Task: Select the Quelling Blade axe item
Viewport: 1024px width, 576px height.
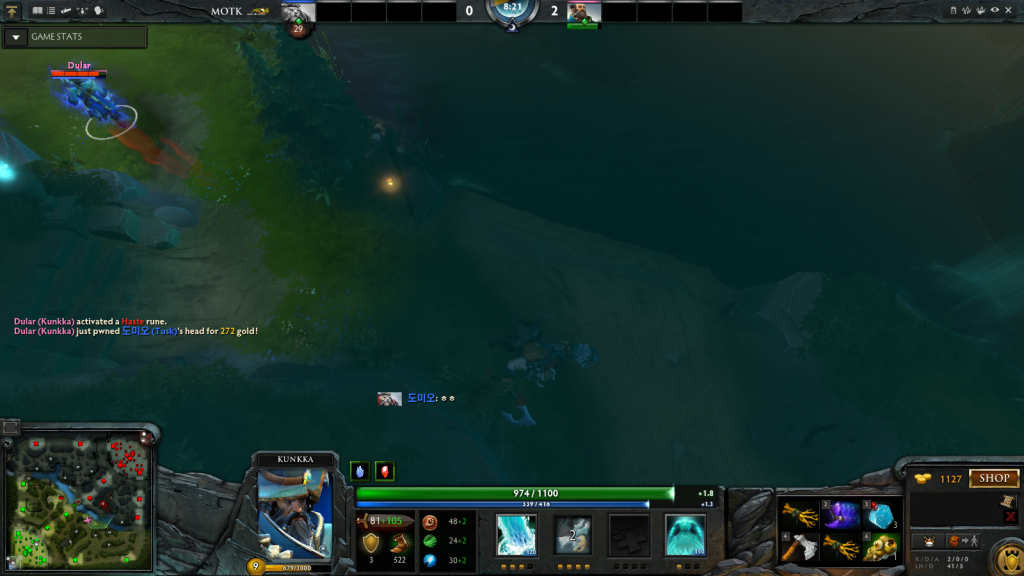Action: click(800, 547)
